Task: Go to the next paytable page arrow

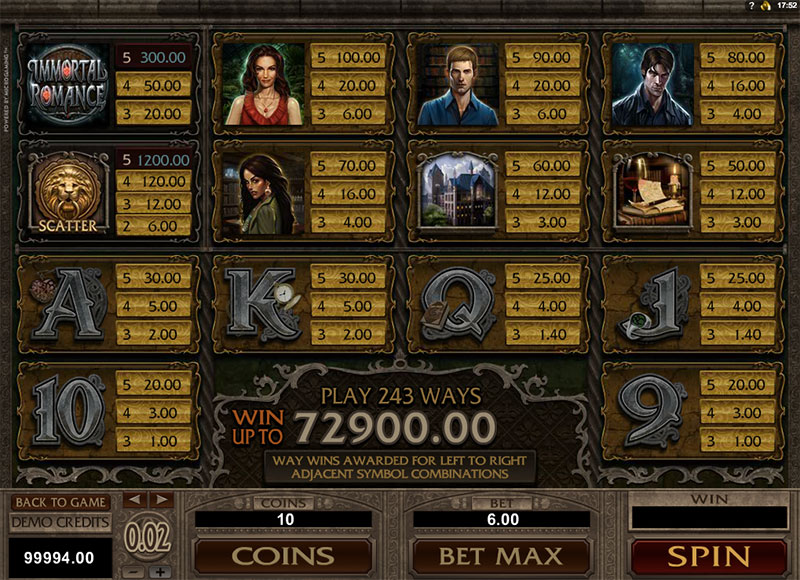Action: (x=161, y=499)
